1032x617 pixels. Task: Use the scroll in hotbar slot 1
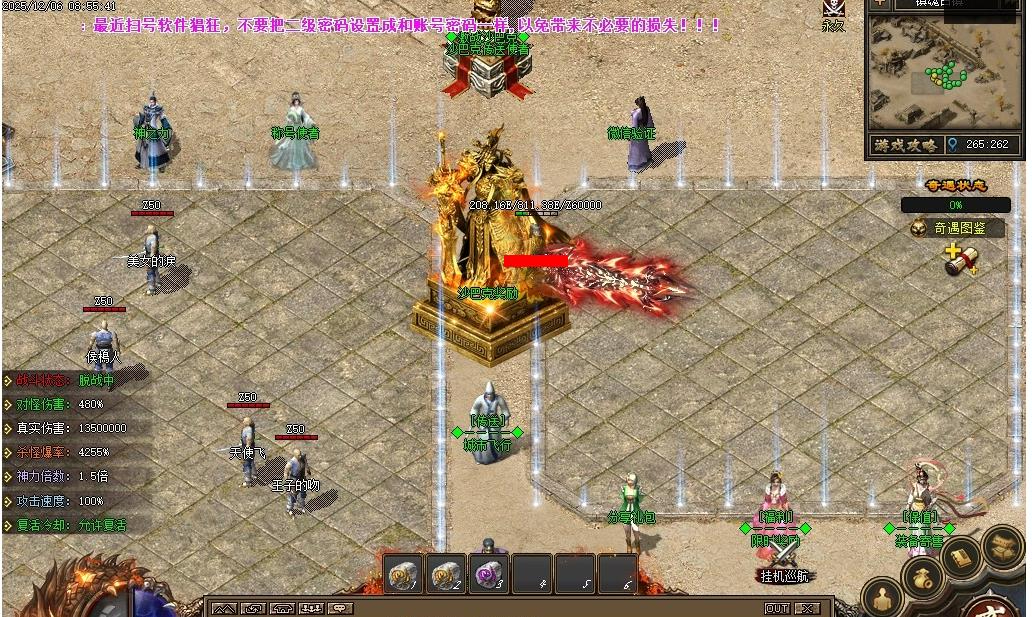tap(403, 574)
